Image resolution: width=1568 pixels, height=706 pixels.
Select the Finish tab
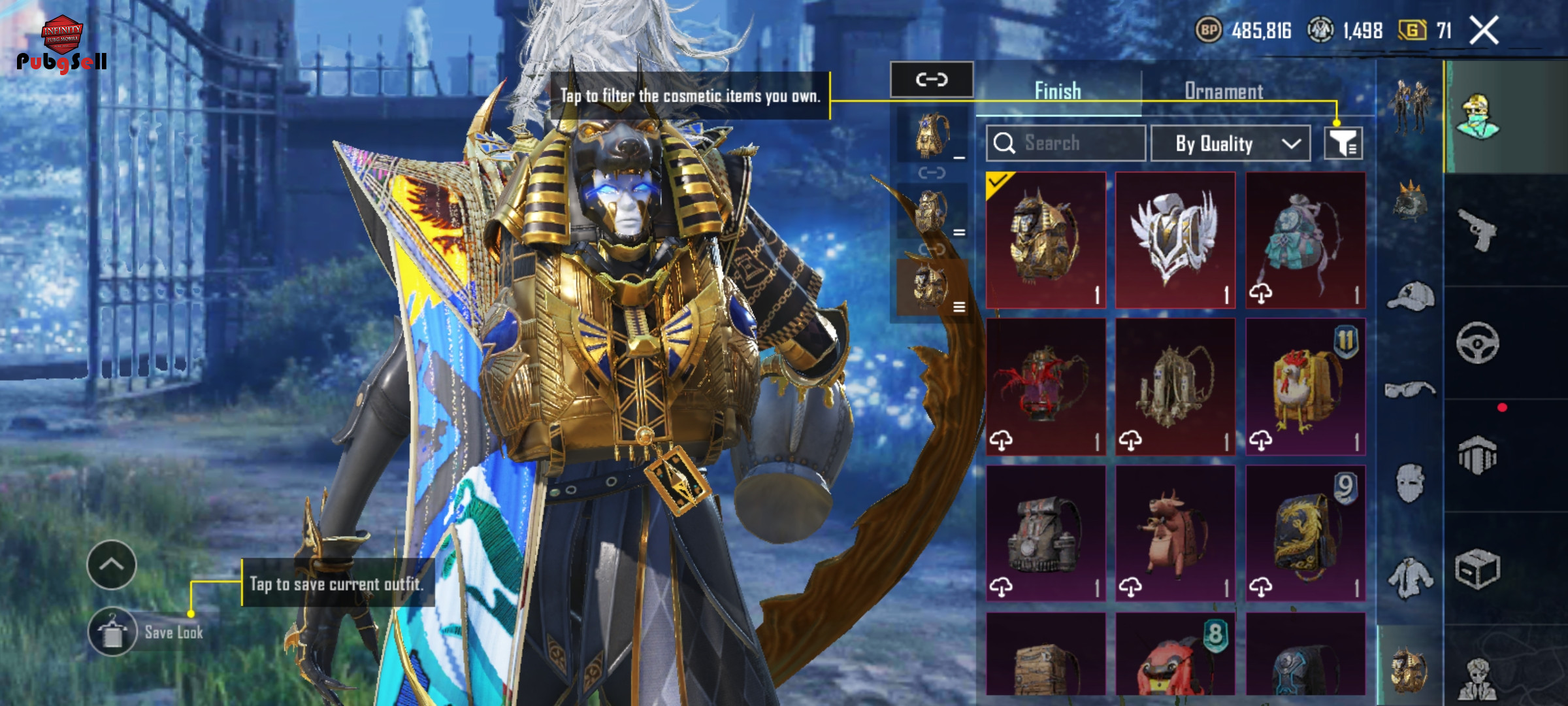point(1058,92)
